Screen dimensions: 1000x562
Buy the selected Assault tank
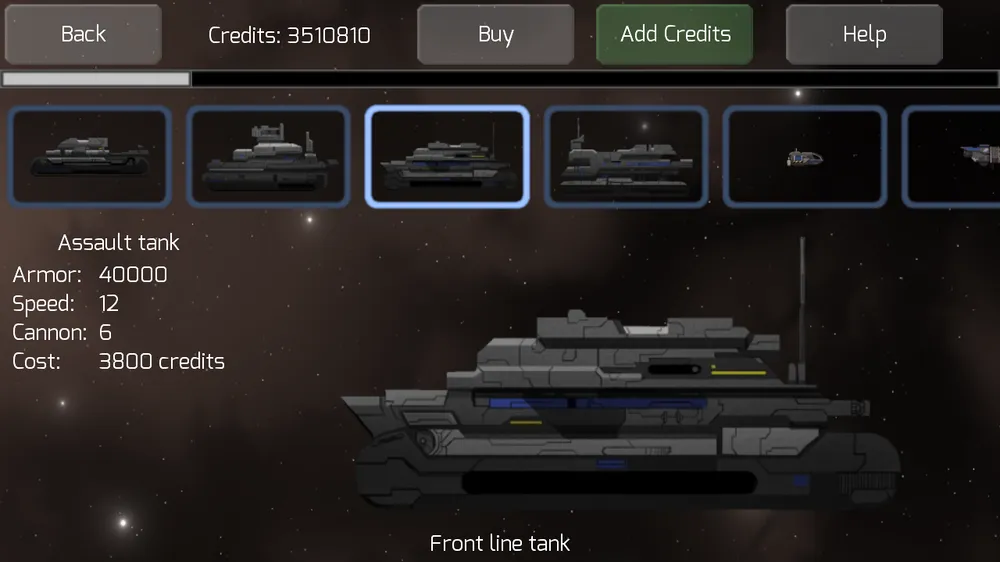click(495, 35)
